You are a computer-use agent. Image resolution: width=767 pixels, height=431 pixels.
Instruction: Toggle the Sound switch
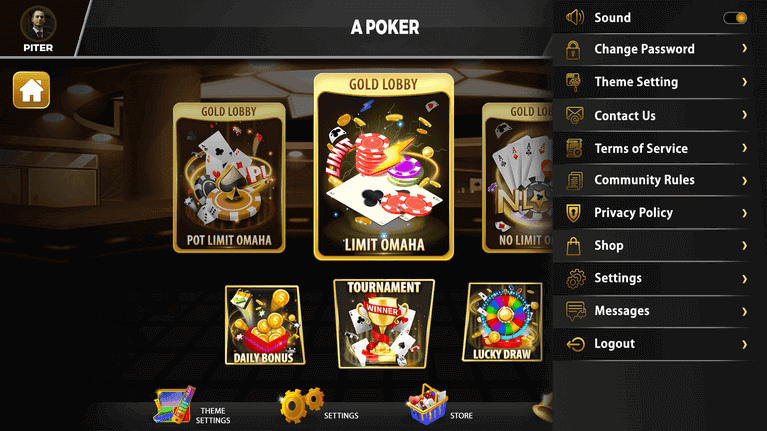[735, 17]
